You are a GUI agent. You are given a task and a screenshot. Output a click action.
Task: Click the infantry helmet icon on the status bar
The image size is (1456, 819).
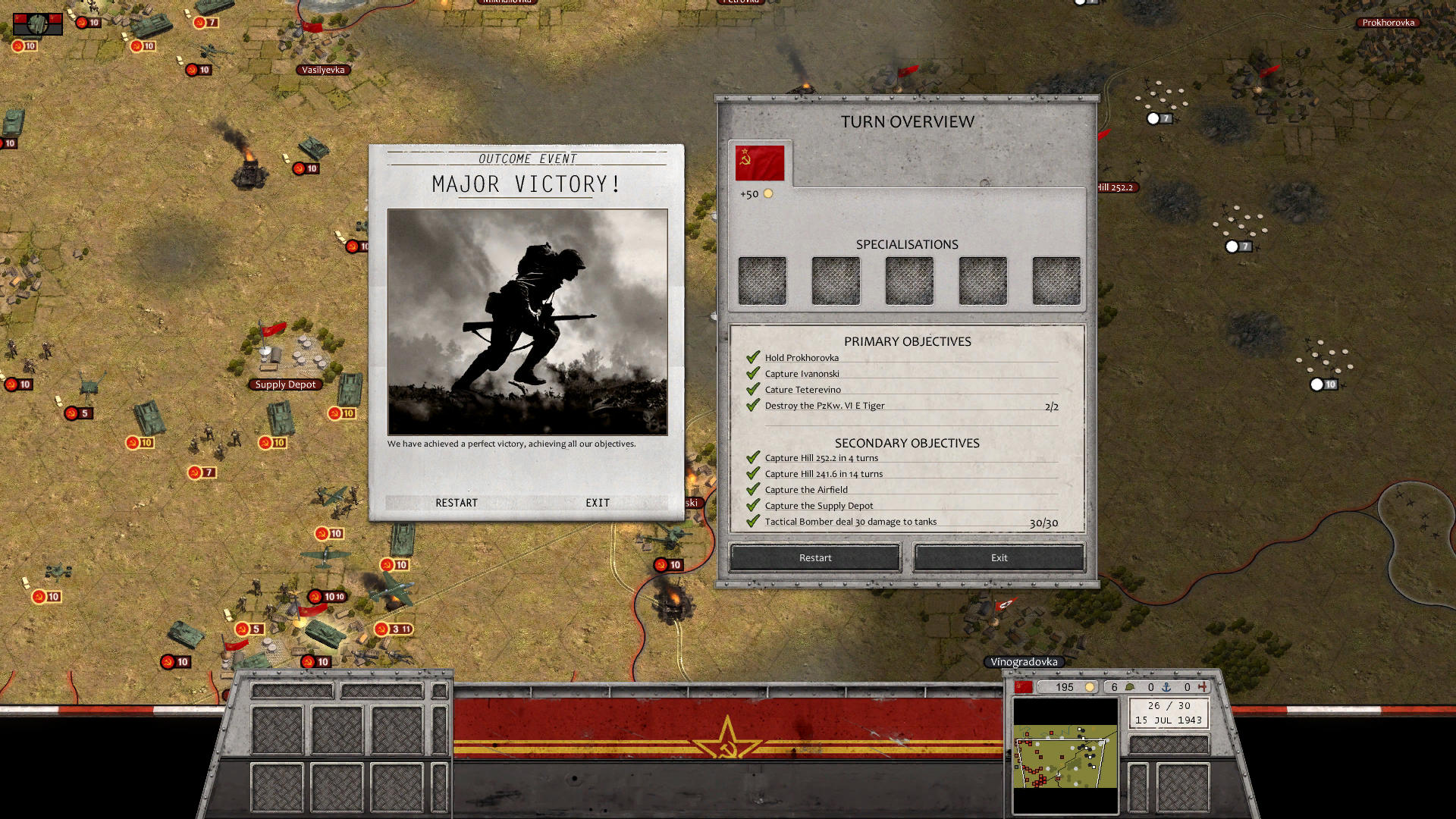(x=1130, y=687)
